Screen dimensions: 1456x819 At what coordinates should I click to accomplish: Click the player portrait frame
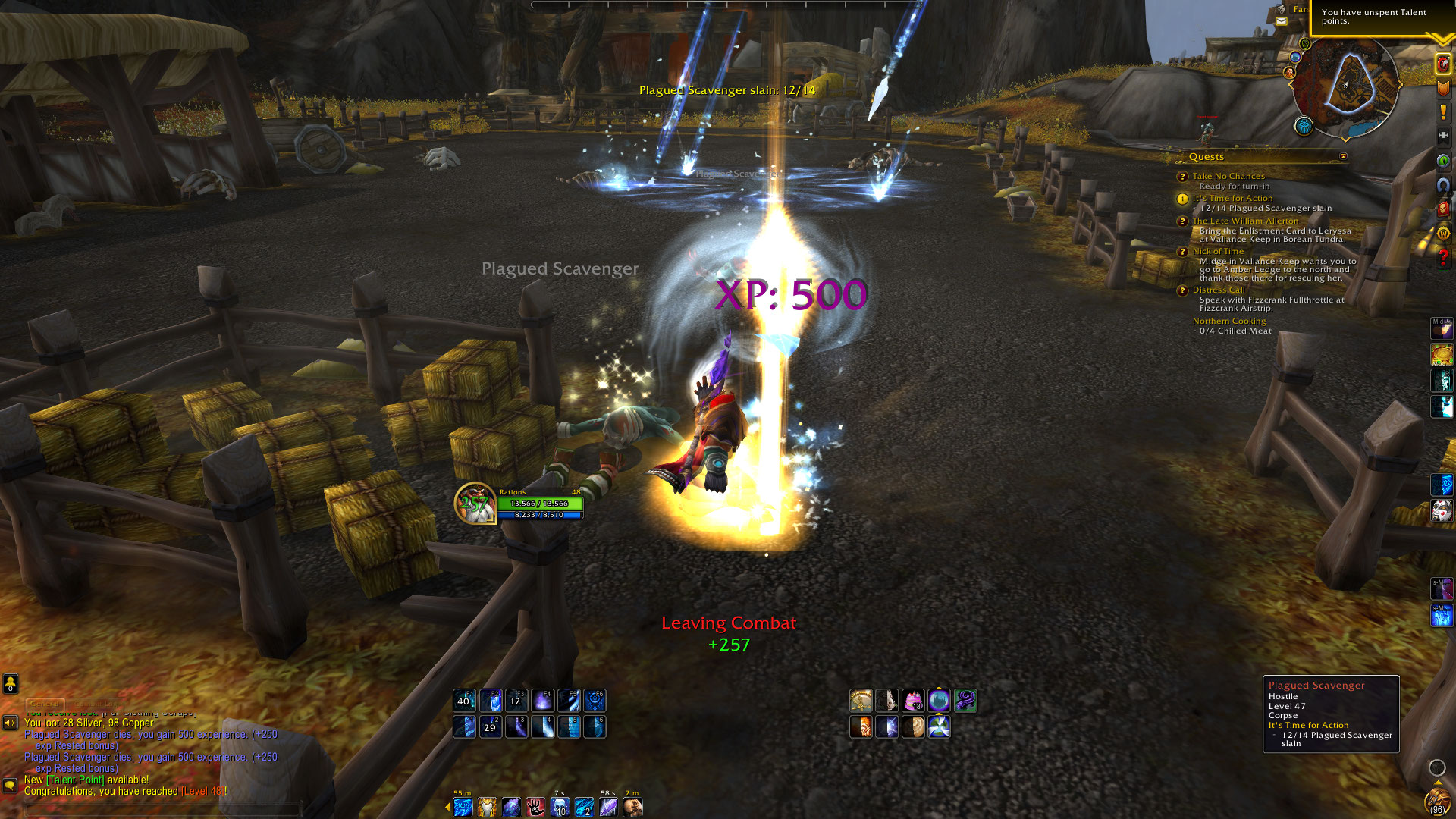coord(475,503)
